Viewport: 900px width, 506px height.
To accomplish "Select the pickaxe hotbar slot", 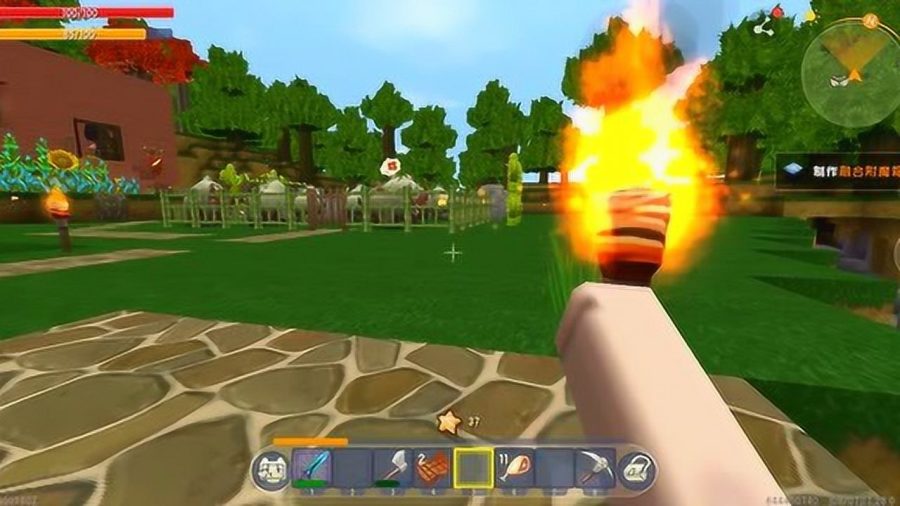I will point(594,467).
